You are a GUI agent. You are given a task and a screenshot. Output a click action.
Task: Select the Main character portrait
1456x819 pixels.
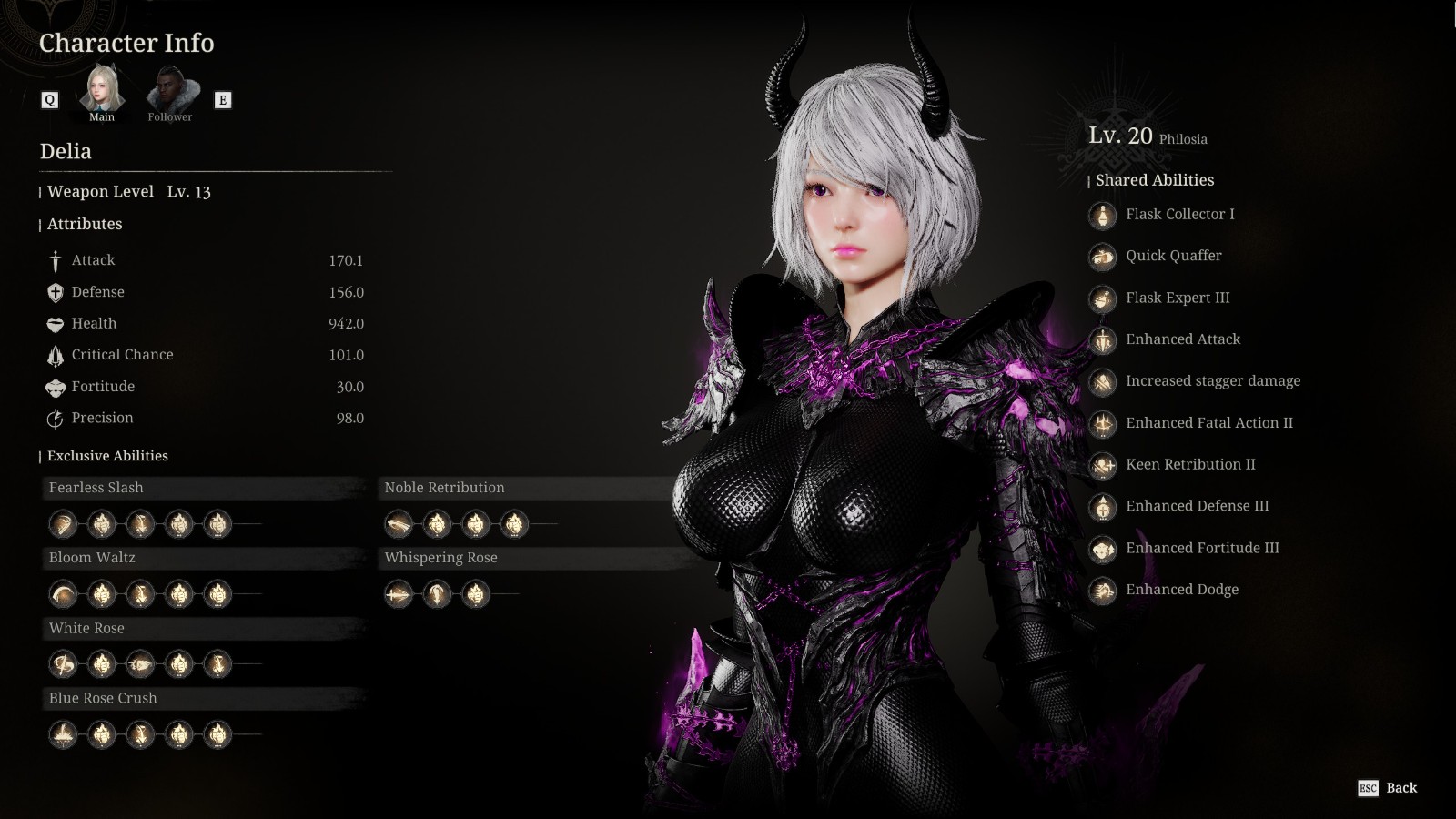[x=102, y=90]
